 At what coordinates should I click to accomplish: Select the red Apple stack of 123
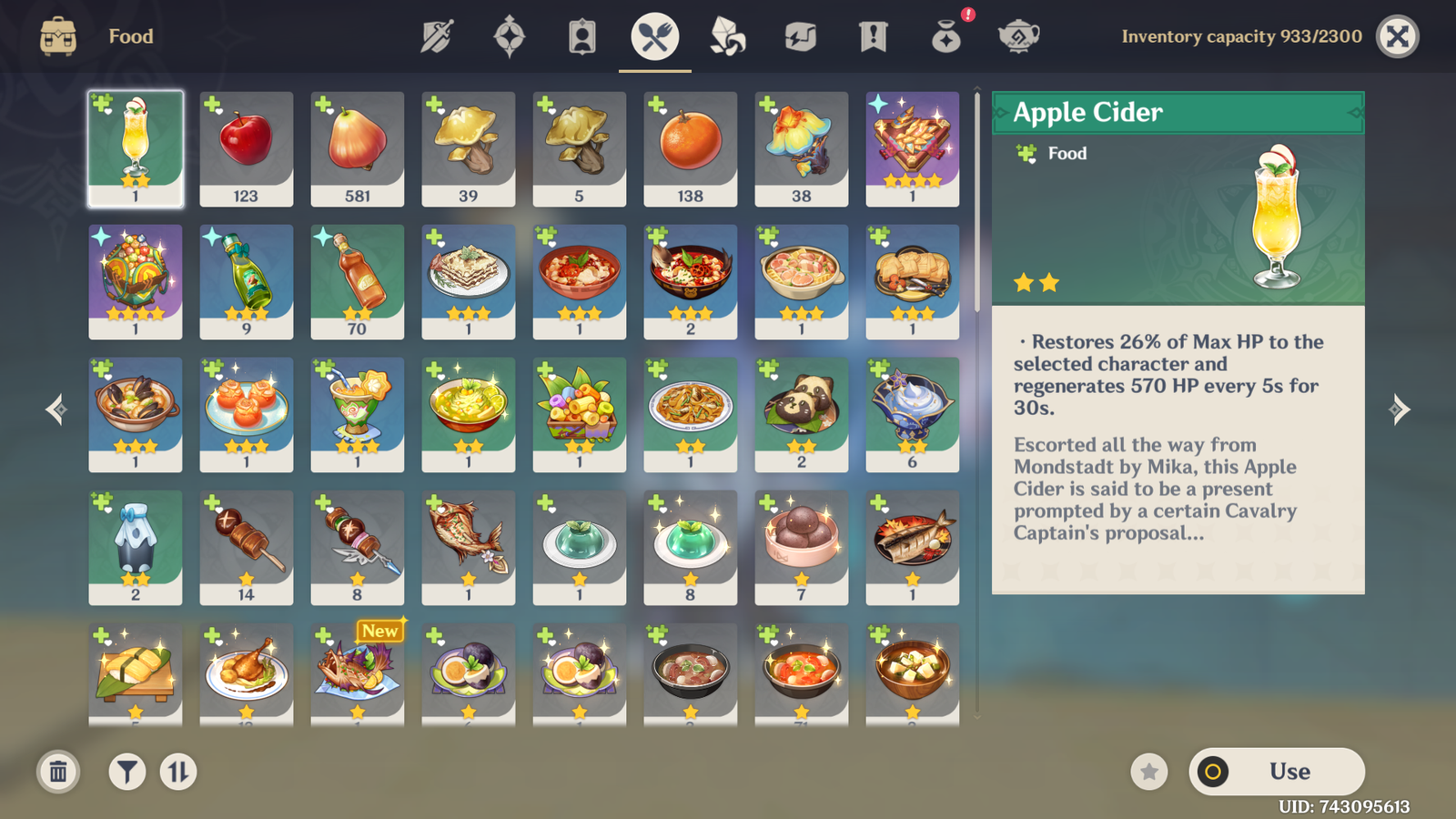pyautogui.click(x=246, y=148)
